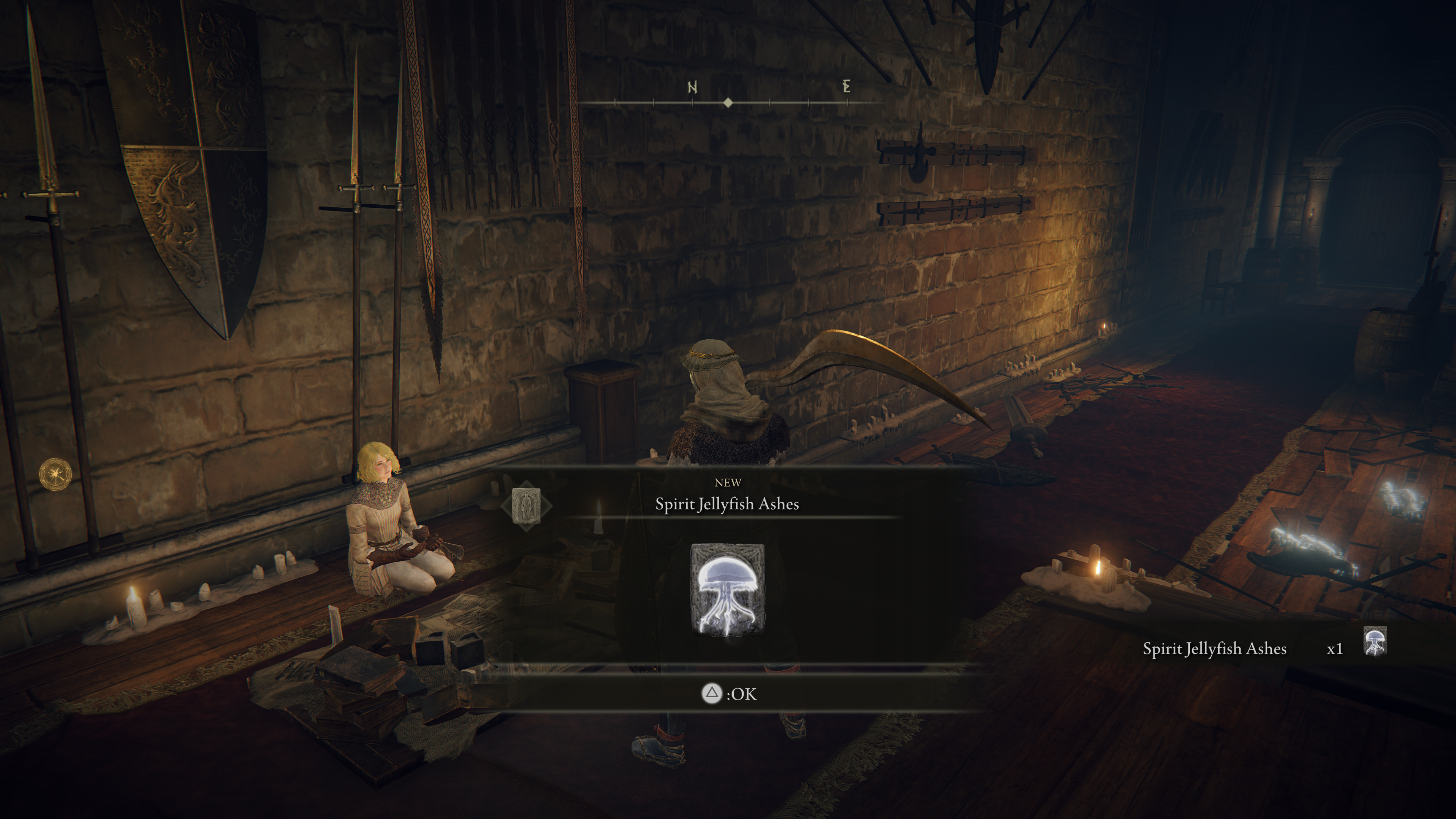1456x819 pixels.
Task: Click the ashes category icon beside the item name
Action: click(526, 505)
